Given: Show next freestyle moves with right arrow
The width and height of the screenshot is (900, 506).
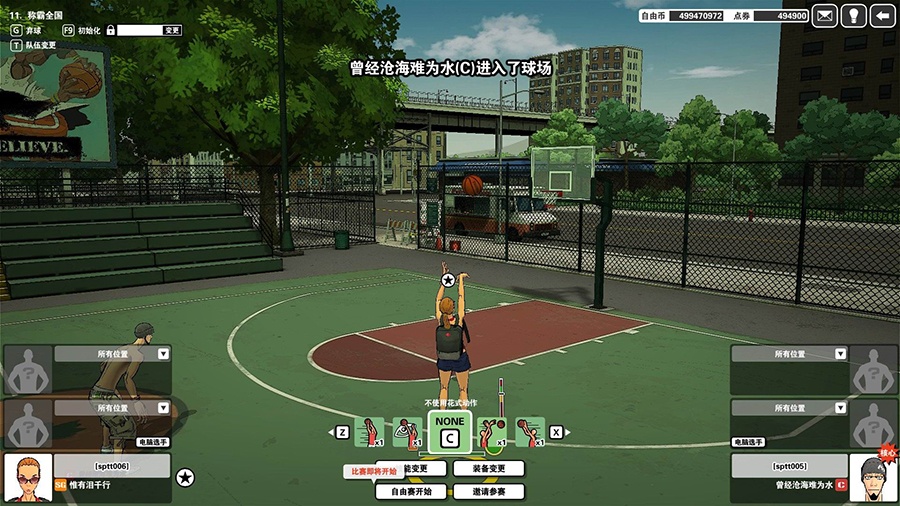Looking at the screenshot, I should tap(557, 432).
